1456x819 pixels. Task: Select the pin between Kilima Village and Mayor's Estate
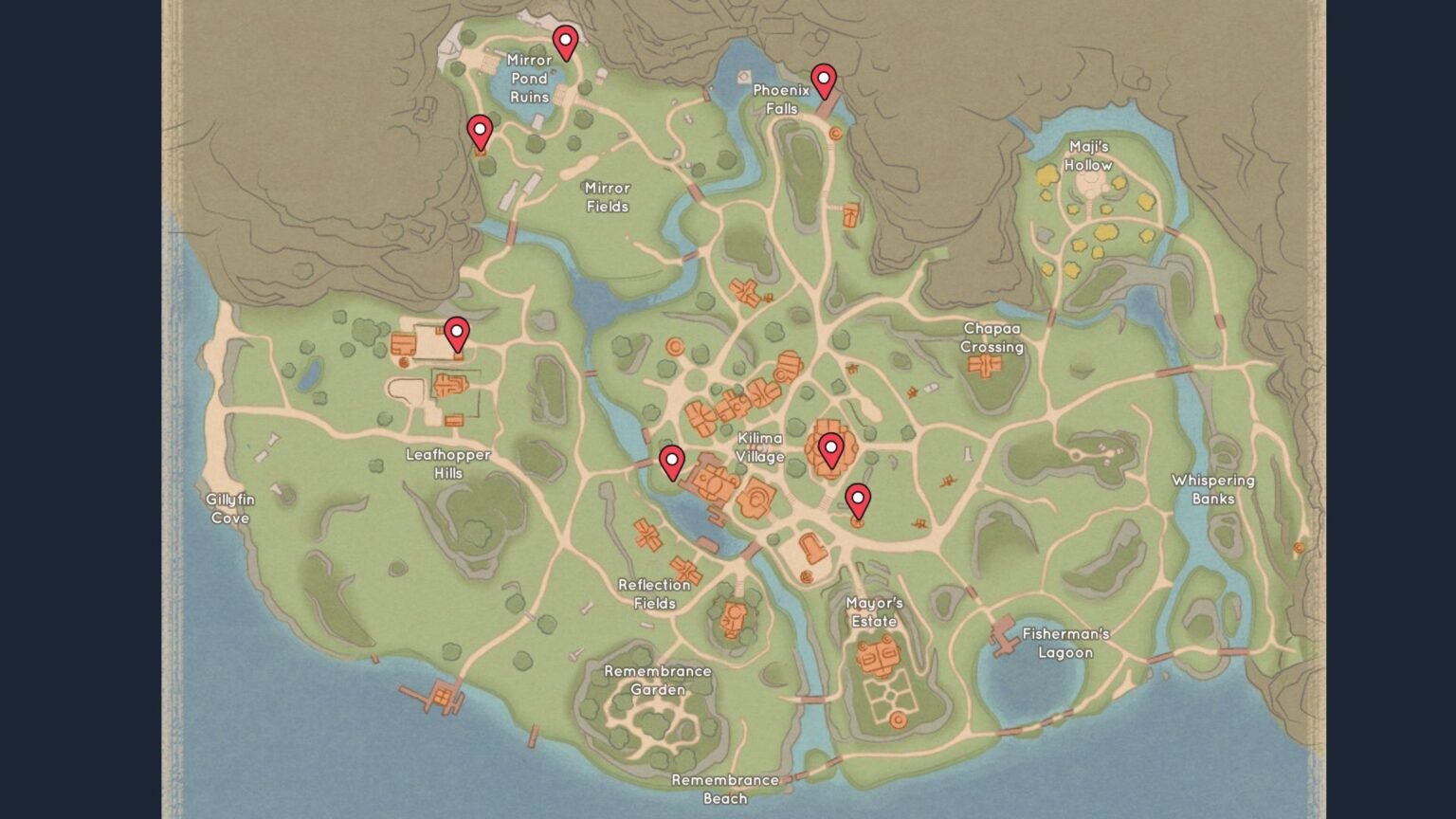click(858, 500)
